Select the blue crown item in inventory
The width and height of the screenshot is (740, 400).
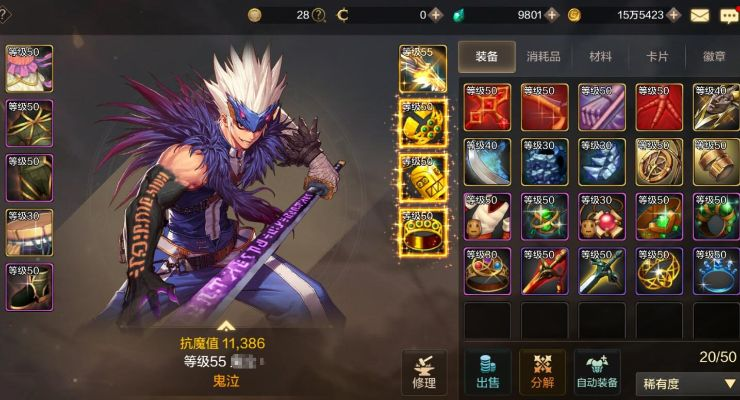pyautogui.click(x=714, y=271)
